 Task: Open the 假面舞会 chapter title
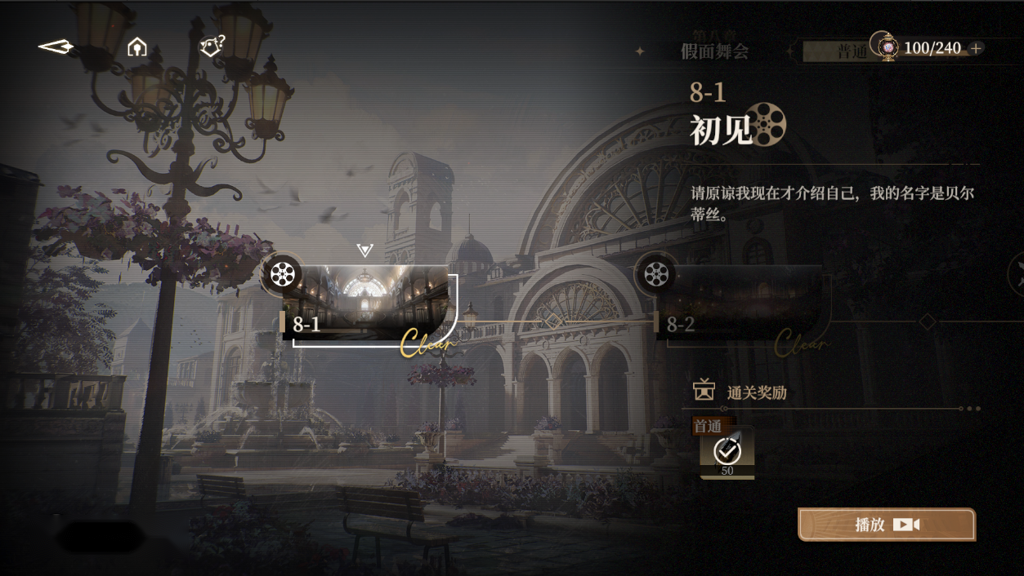pyautogui.click(x=714, y=51)
